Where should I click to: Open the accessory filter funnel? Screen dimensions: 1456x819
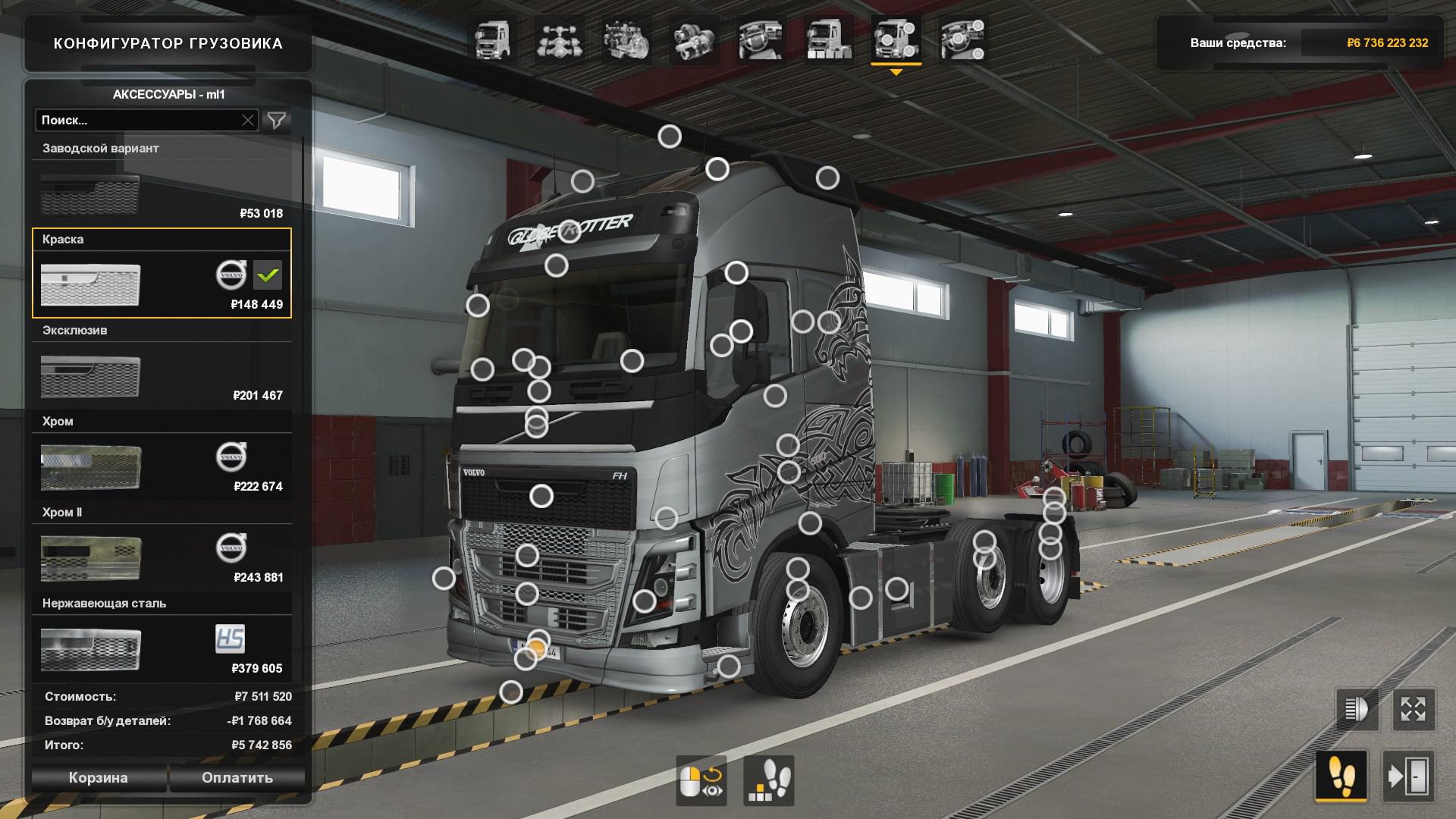pyautogui.click(x=277, y=121)
